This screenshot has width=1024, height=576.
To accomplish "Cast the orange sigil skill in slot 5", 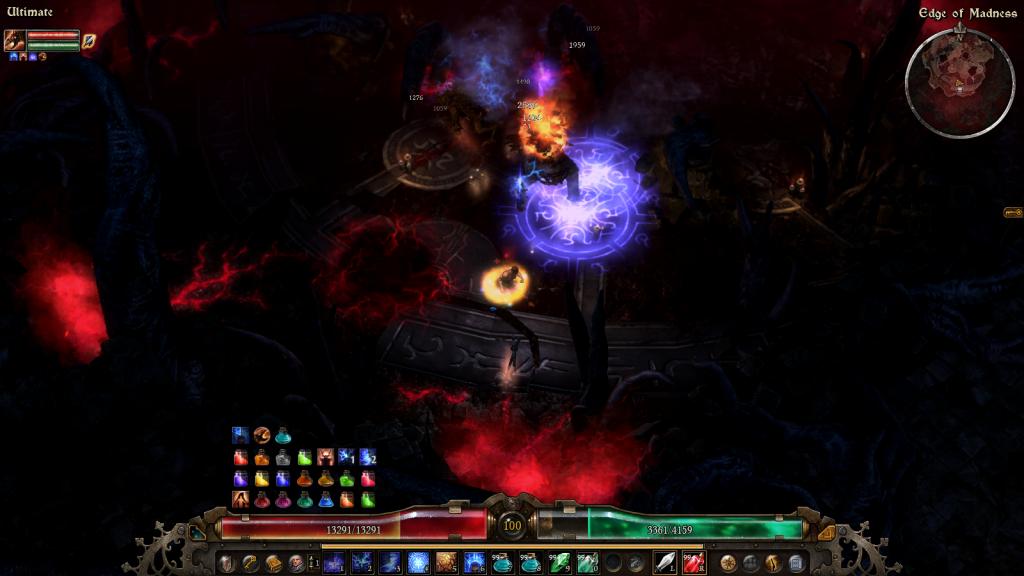I will click(446, 563).
